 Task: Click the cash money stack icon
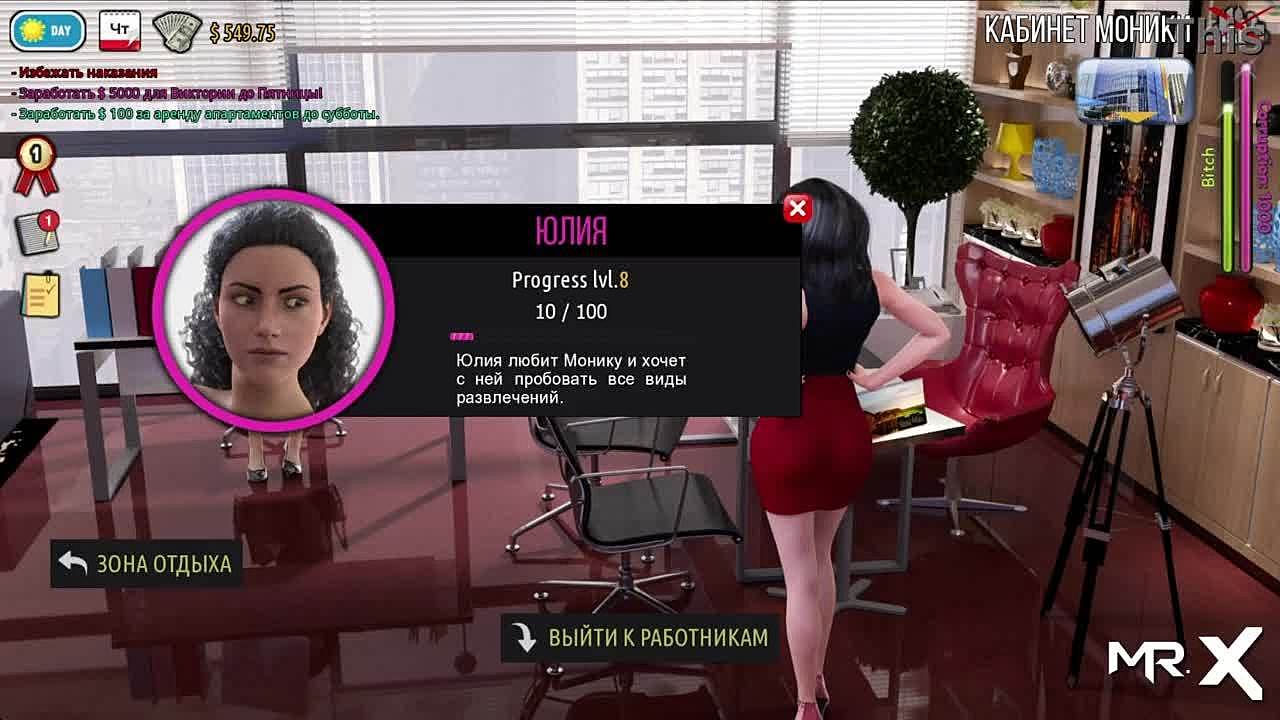[x=178, y=32]
